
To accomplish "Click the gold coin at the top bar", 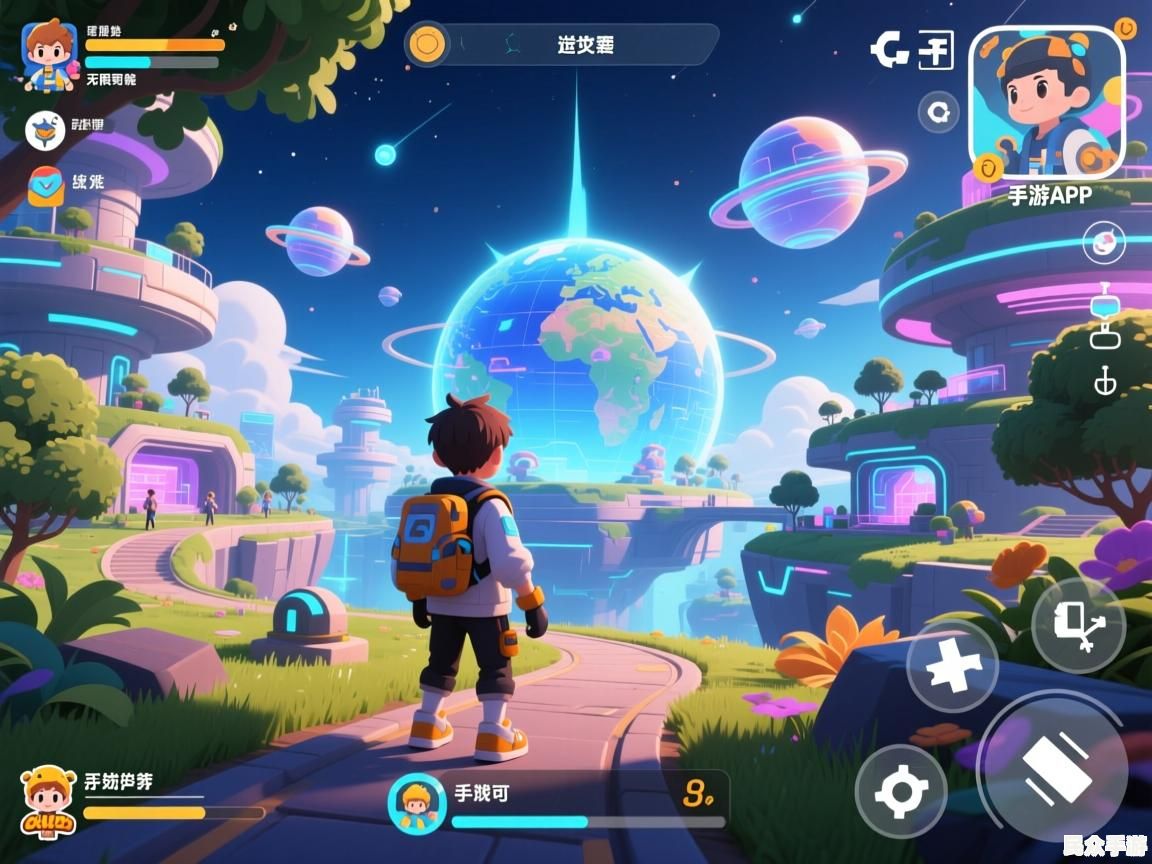I will coord(428,45).
